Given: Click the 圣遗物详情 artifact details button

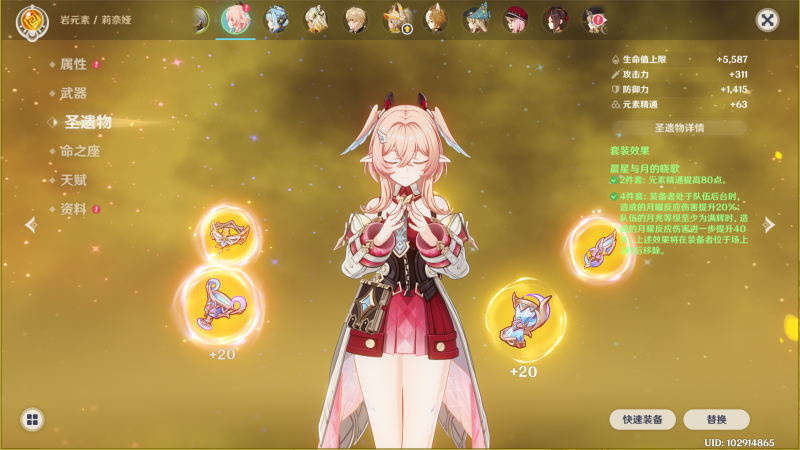Looking at the screenshot, I should (x=679, y=128).
